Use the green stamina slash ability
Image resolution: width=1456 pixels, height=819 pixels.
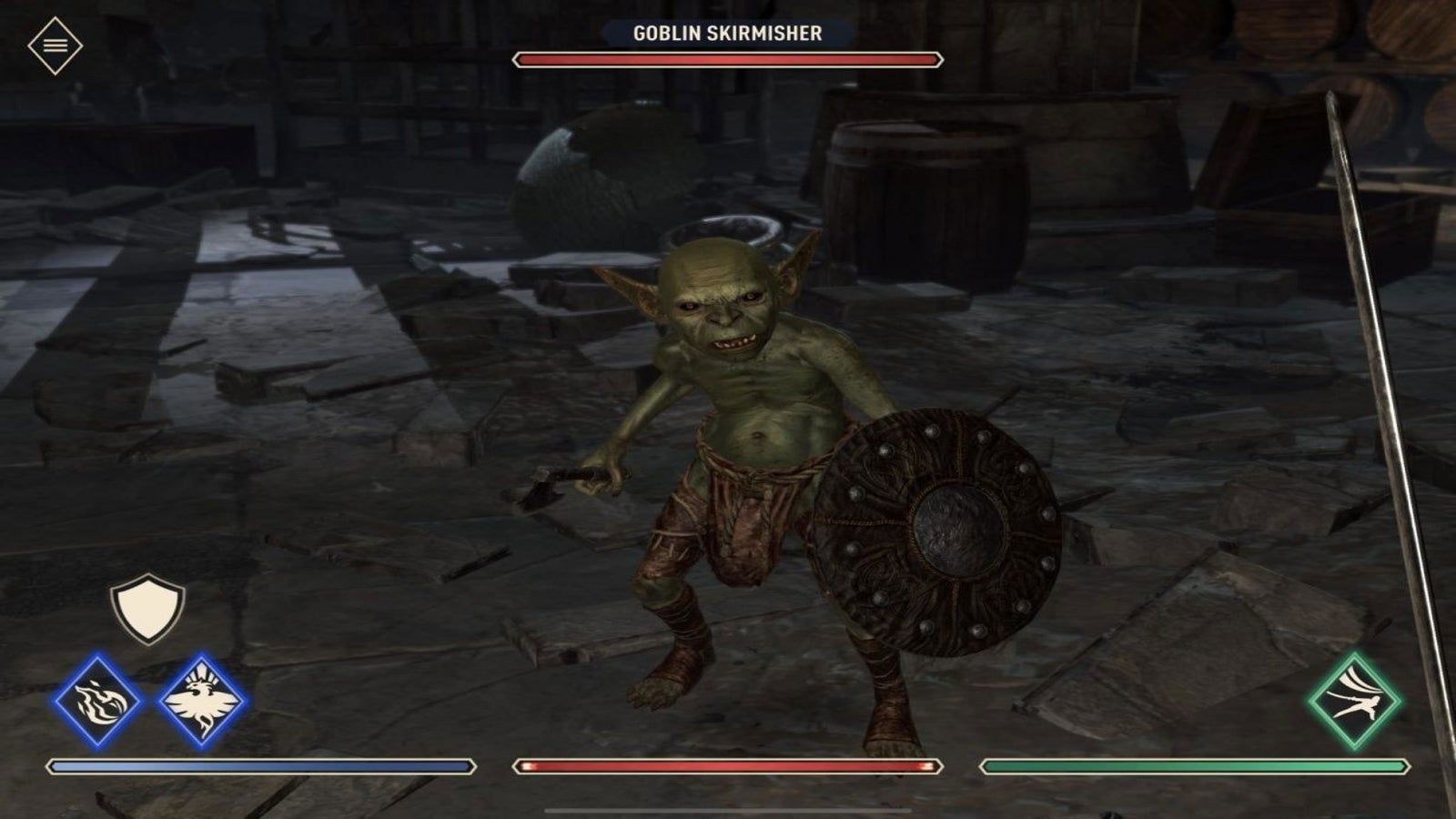click(x=1355, y=701)
